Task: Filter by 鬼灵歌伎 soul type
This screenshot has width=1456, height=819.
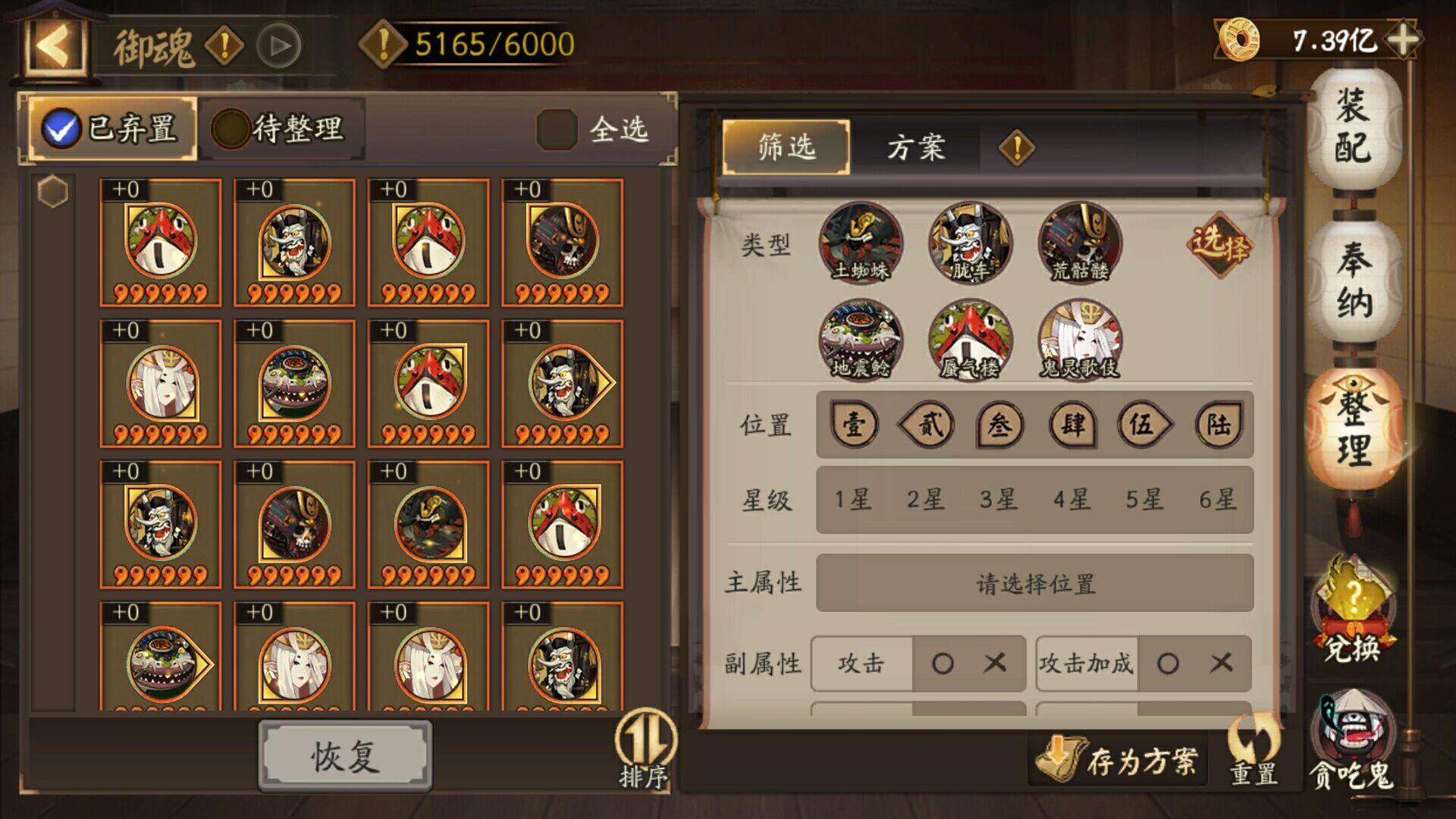Action: [x=1080, y=340]
